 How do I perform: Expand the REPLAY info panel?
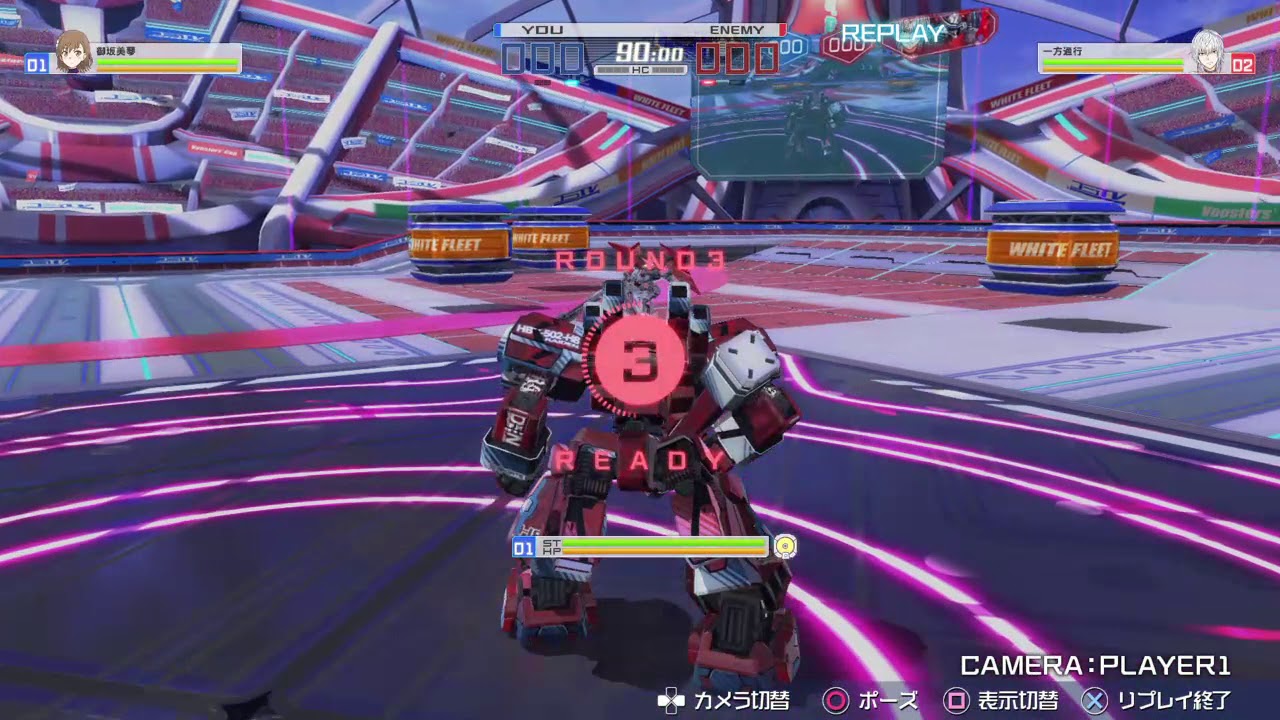point(889,32)
